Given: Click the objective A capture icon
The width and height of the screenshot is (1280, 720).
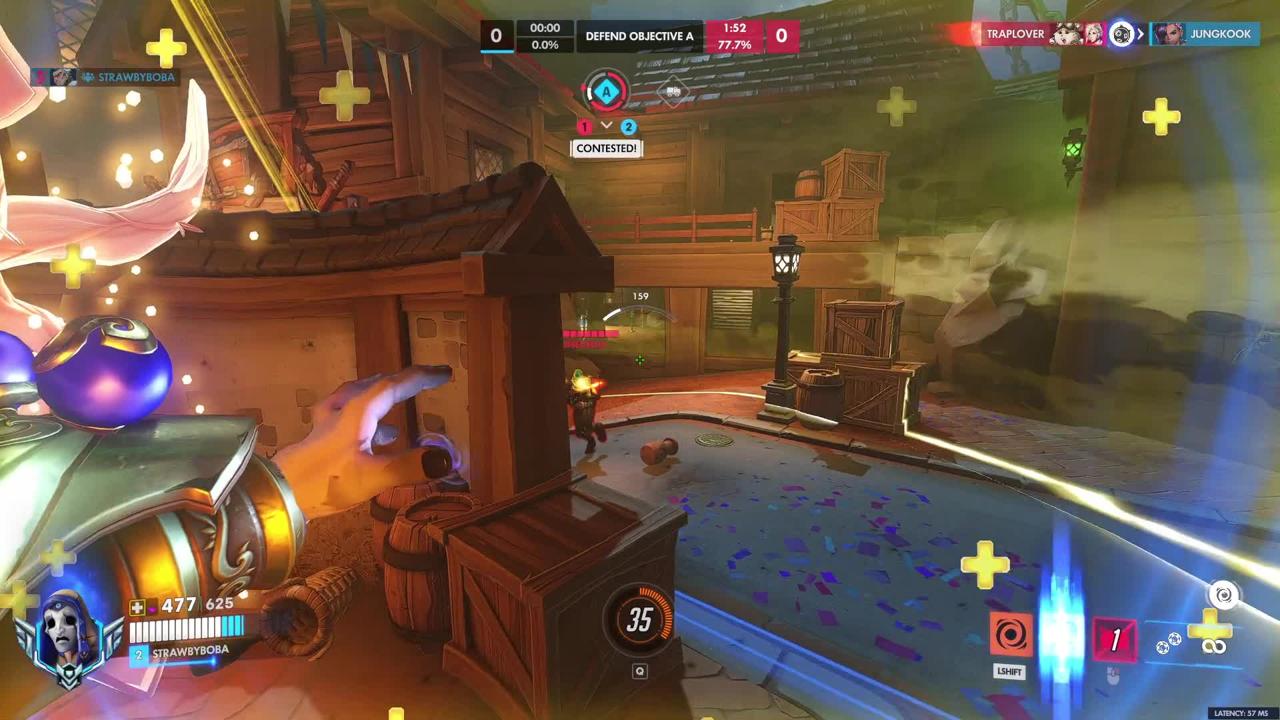Looking at the screenshot, I should [605, 92].
